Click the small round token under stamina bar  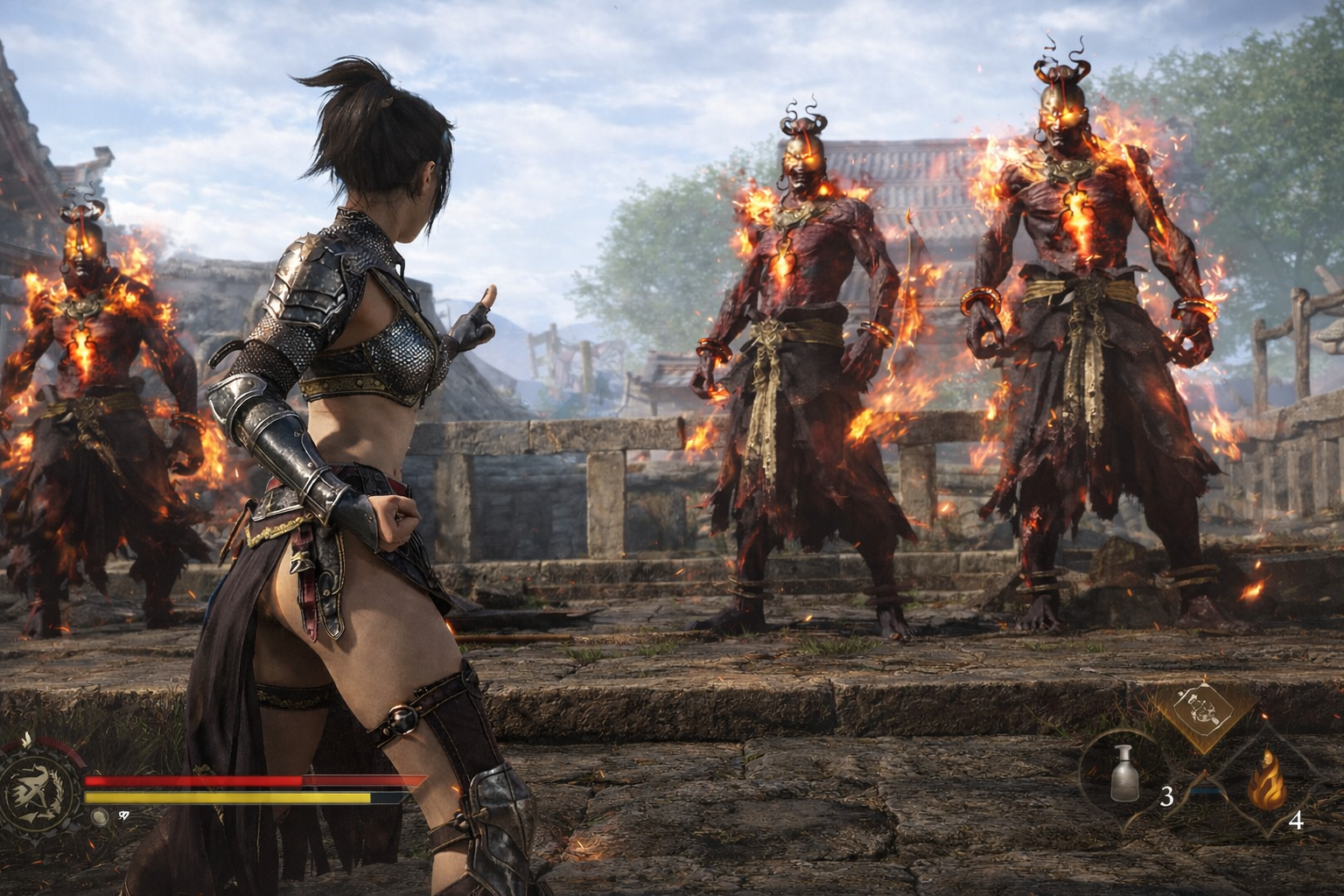tap(100, 815)
